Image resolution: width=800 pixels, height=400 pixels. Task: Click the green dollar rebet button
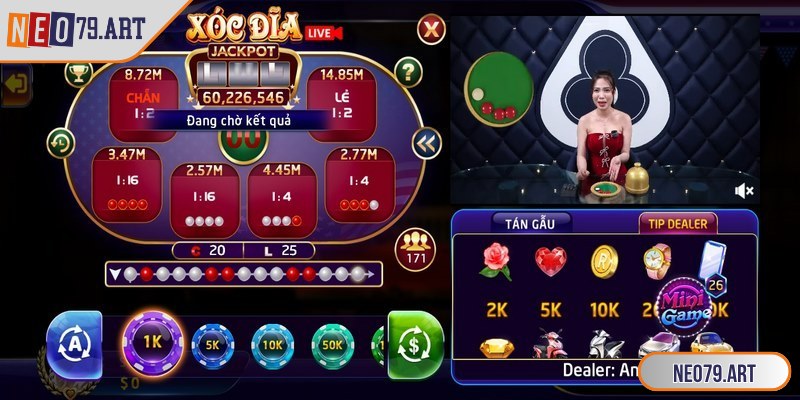click(412, 343)
